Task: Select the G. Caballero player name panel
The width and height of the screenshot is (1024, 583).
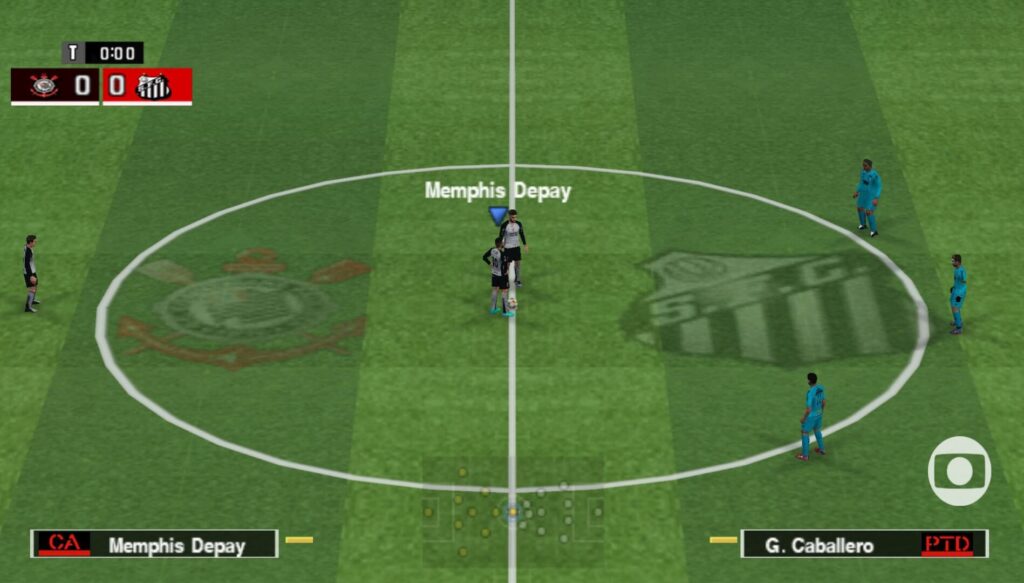Action: point(864,545)
